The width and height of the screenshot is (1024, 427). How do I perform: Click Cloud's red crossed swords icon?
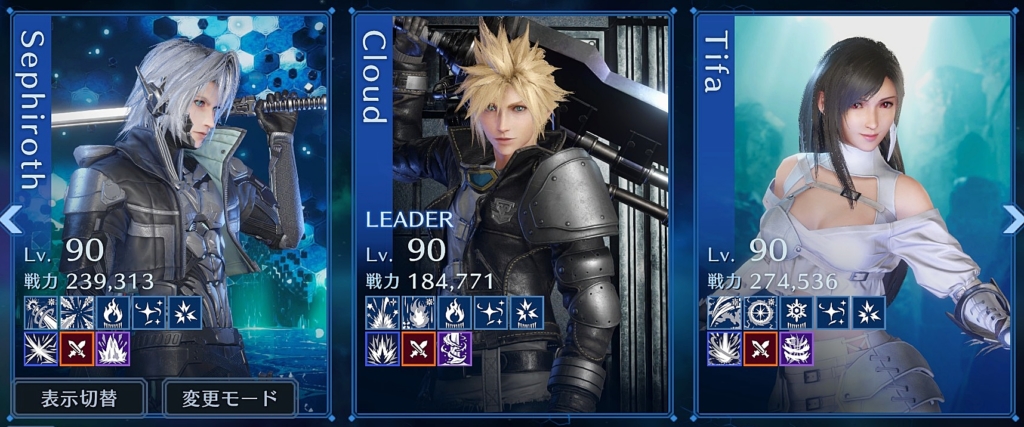(419, 349)
